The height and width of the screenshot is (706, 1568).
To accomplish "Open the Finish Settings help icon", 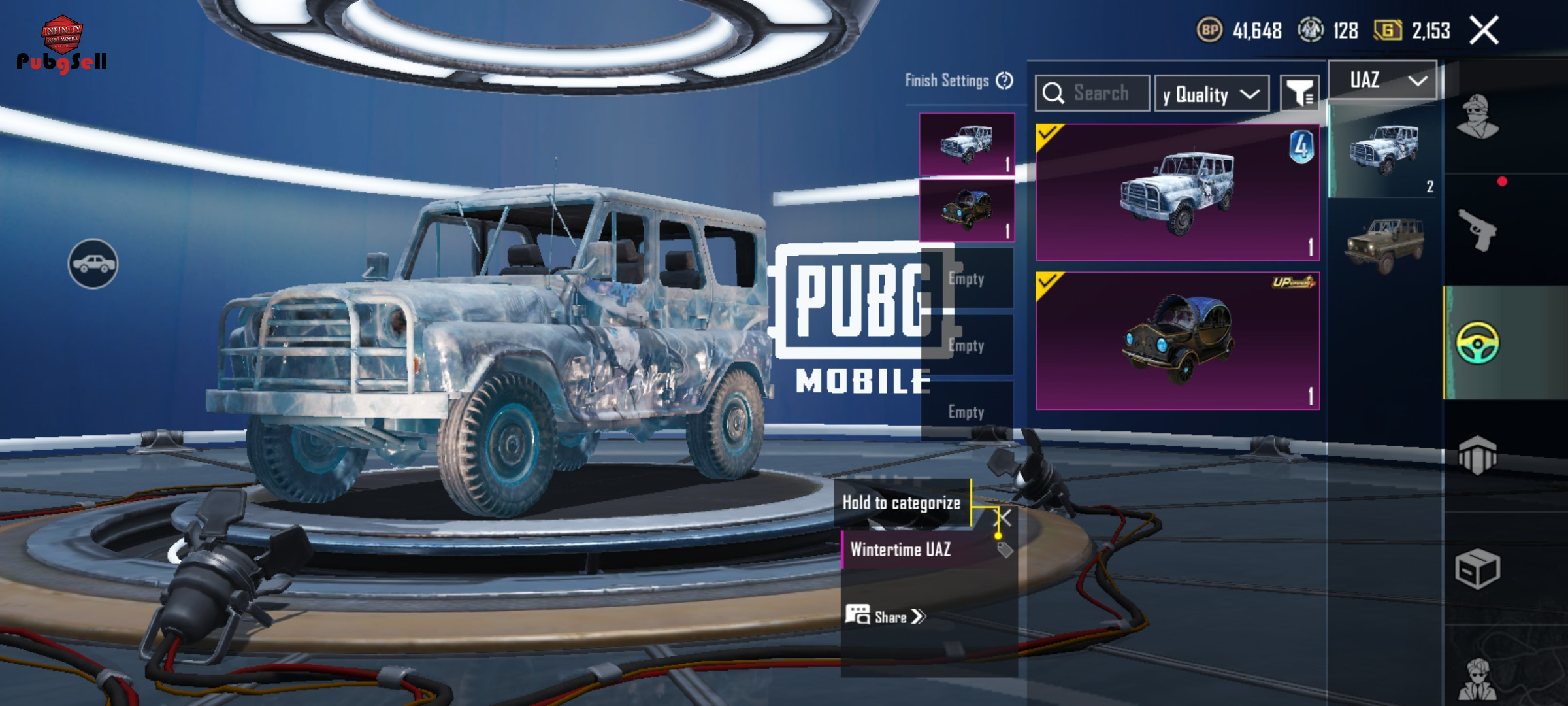I will 1004,80.
